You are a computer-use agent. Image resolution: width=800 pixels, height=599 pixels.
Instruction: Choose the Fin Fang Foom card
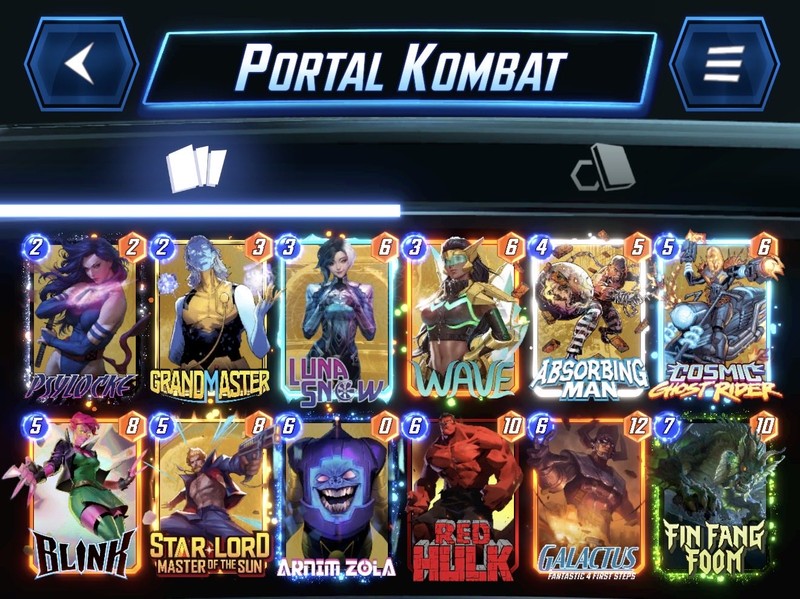point(716,497)
